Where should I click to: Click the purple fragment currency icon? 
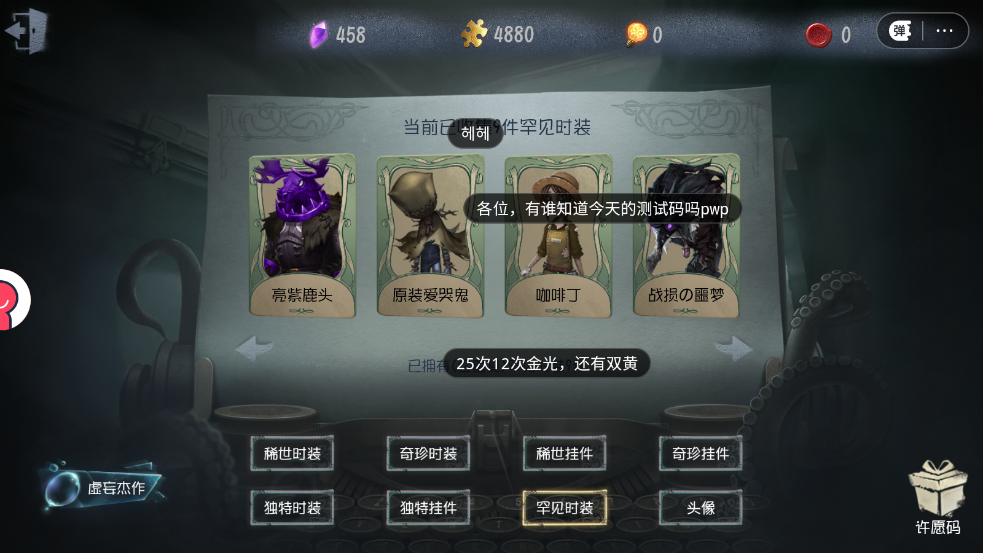[x=318, y=35]
